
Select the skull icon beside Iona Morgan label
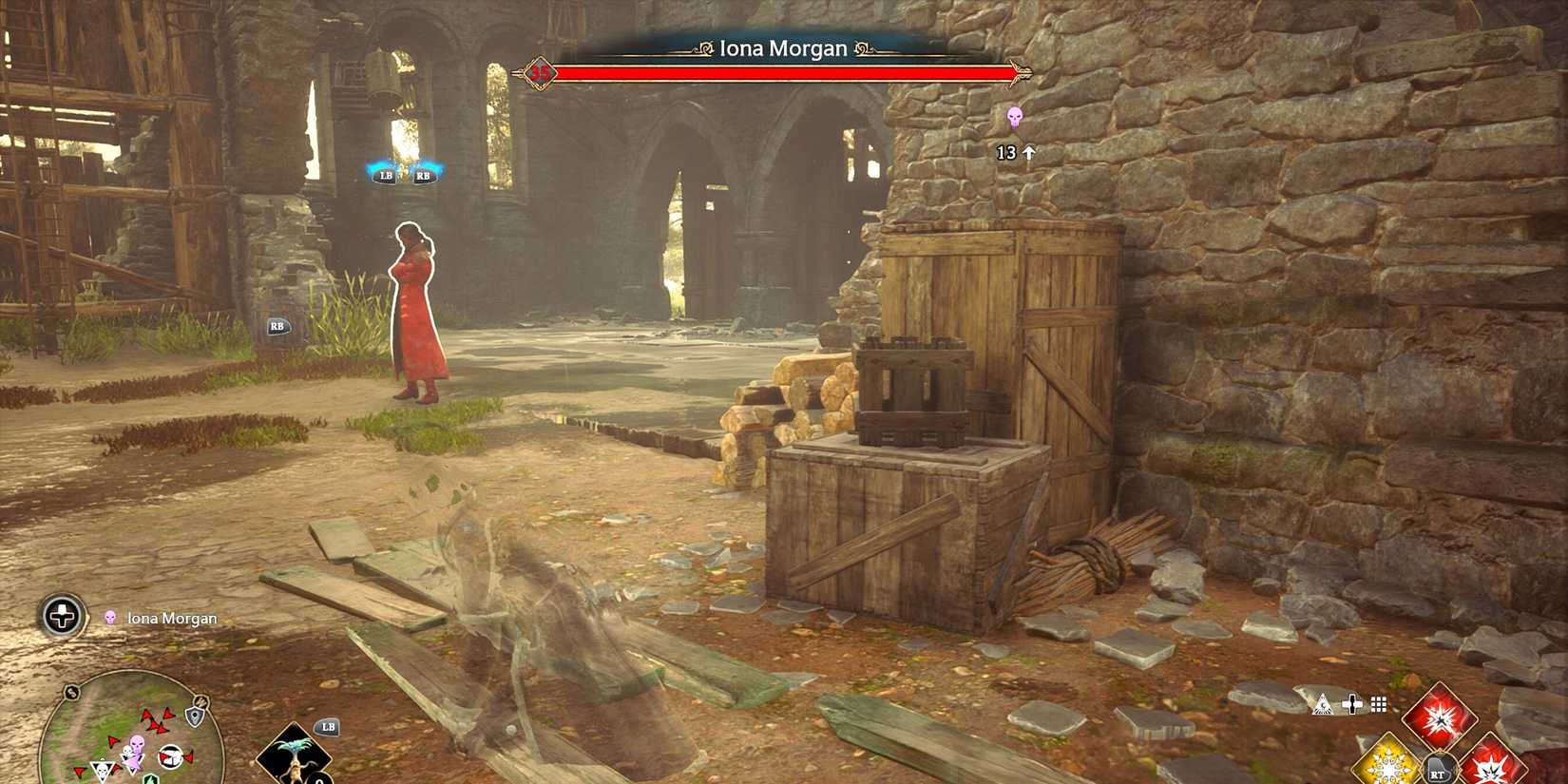click(111, 618)
